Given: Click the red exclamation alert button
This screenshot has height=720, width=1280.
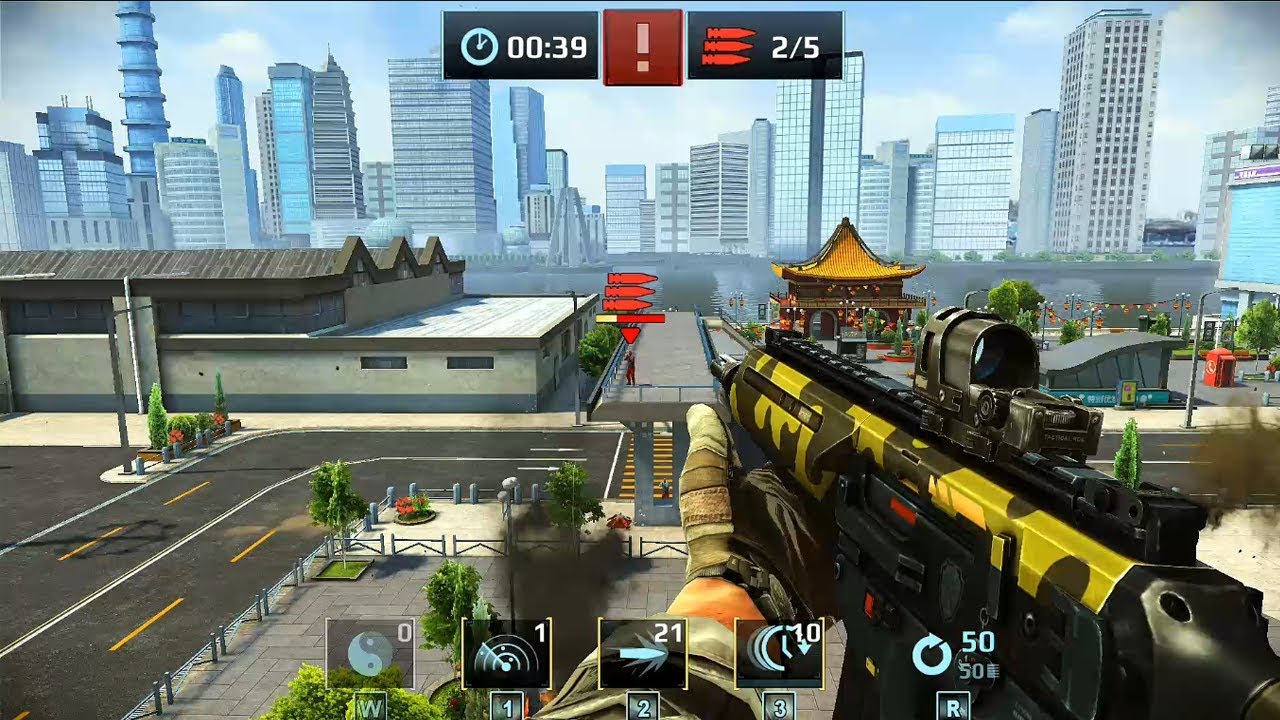Looking at the screenshot, I should 642,46.
